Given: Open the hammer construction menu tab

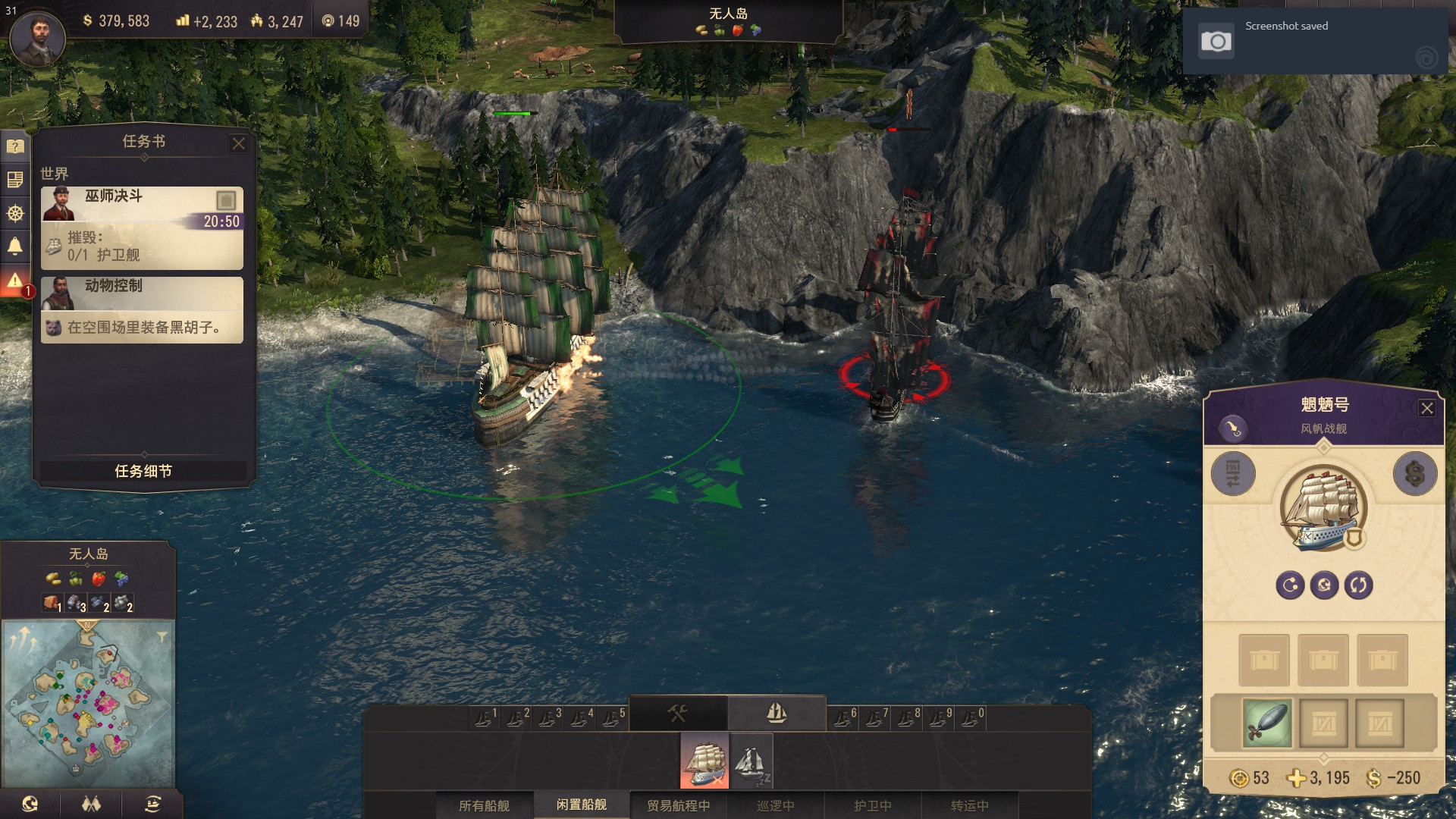Looking at the screenshot, I should pos(677,713).
